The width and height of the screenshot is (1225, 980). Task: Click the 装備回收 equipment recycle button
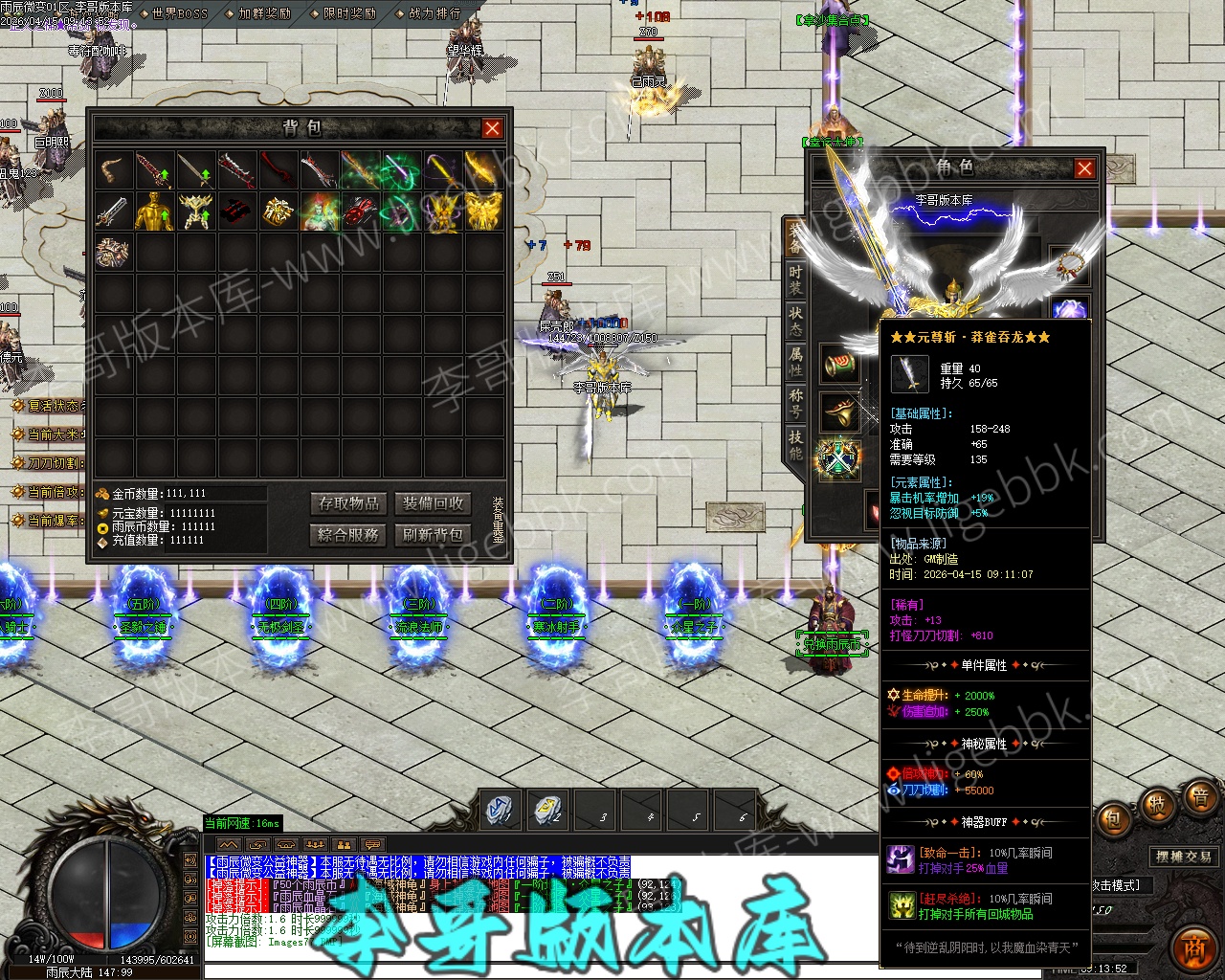[433, 503]
